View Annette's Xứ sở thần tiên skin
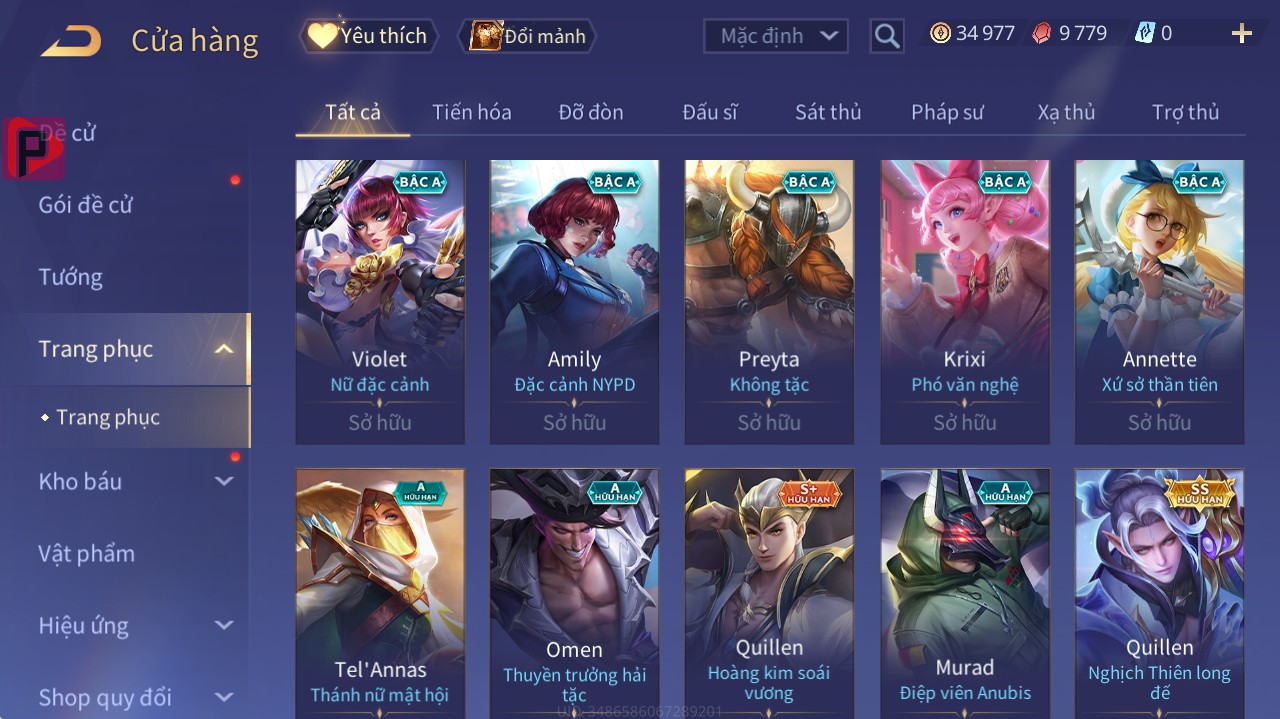The height and width of the screenshot is (719, 1280). click(x=1159, y=300)
